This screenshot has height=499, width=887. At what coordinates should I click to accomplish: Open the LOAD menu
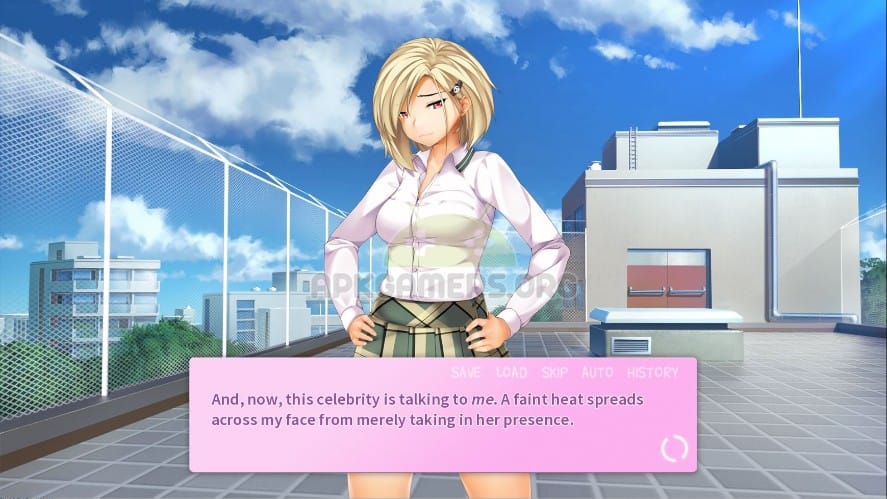pos(511,373)
